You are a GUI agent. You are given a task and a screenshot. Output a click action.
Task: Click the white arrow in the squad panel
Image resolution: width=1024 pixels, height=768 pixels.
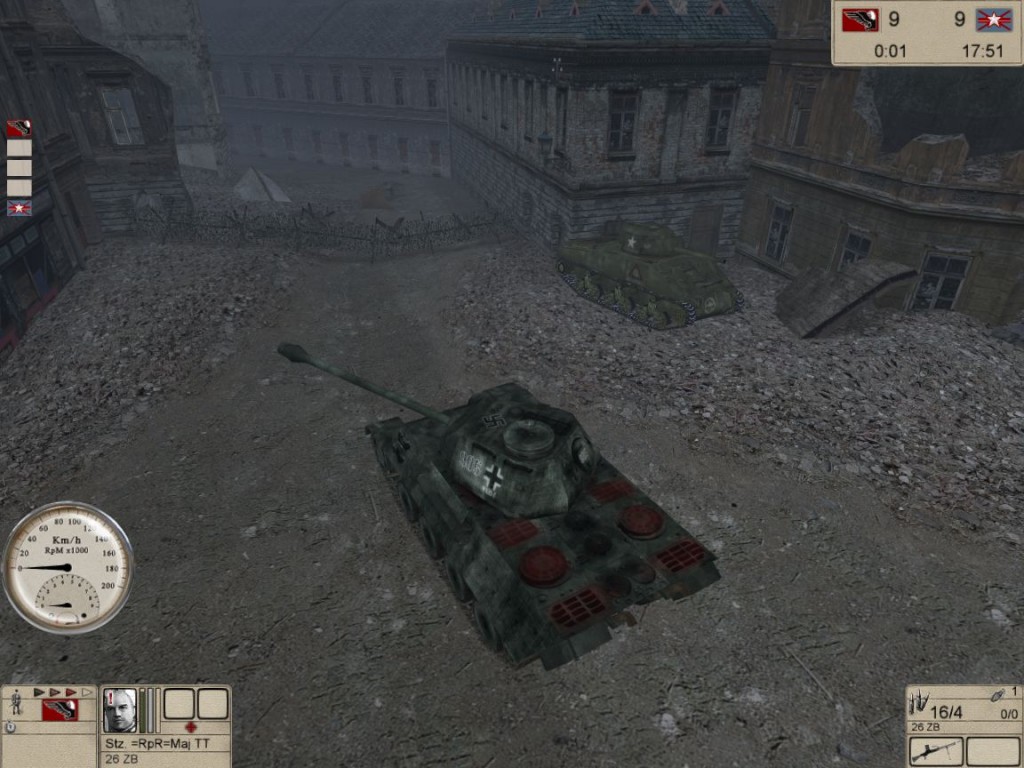click(x=87, y=692)
